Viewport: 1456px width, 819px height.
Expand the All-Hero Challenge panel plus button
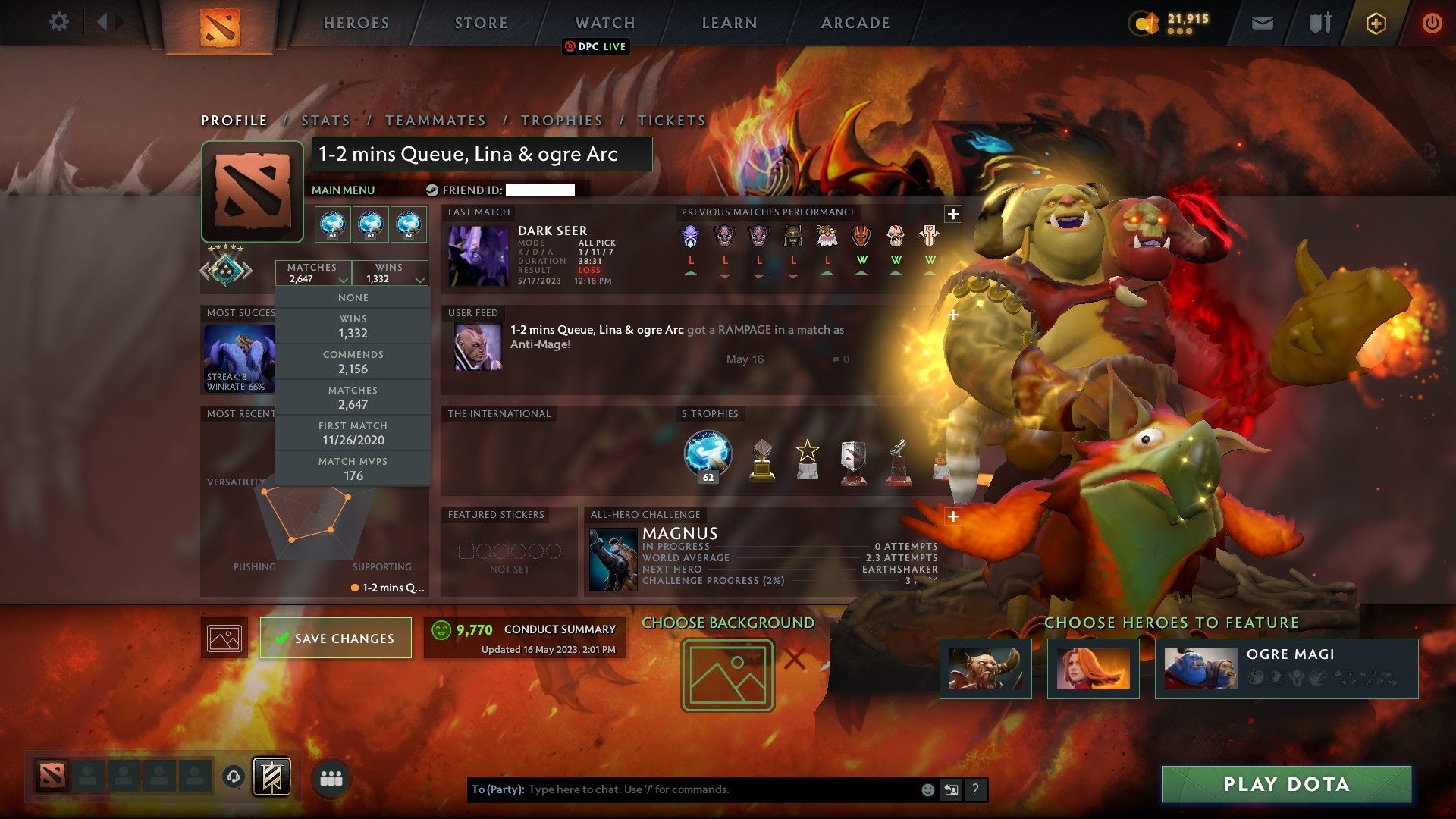(x=952, y=515)
